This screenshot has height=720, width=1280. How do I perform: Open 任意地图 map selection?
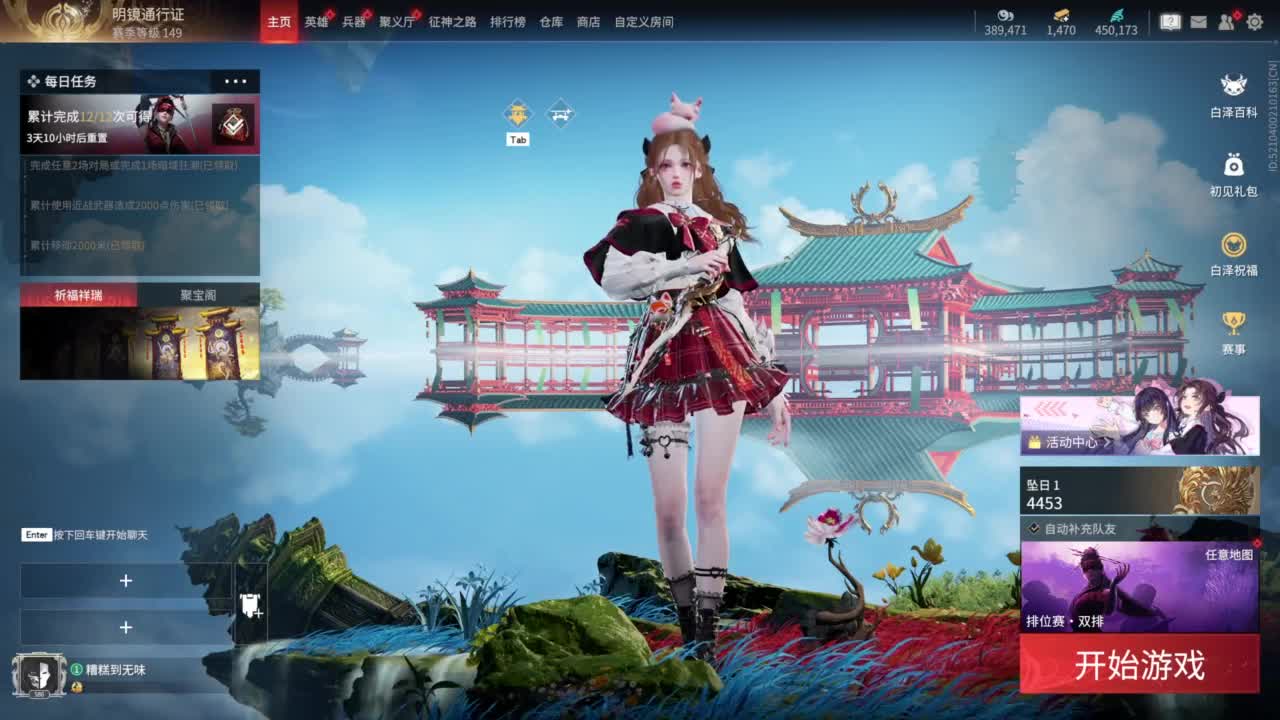[x=1230, y=553]
